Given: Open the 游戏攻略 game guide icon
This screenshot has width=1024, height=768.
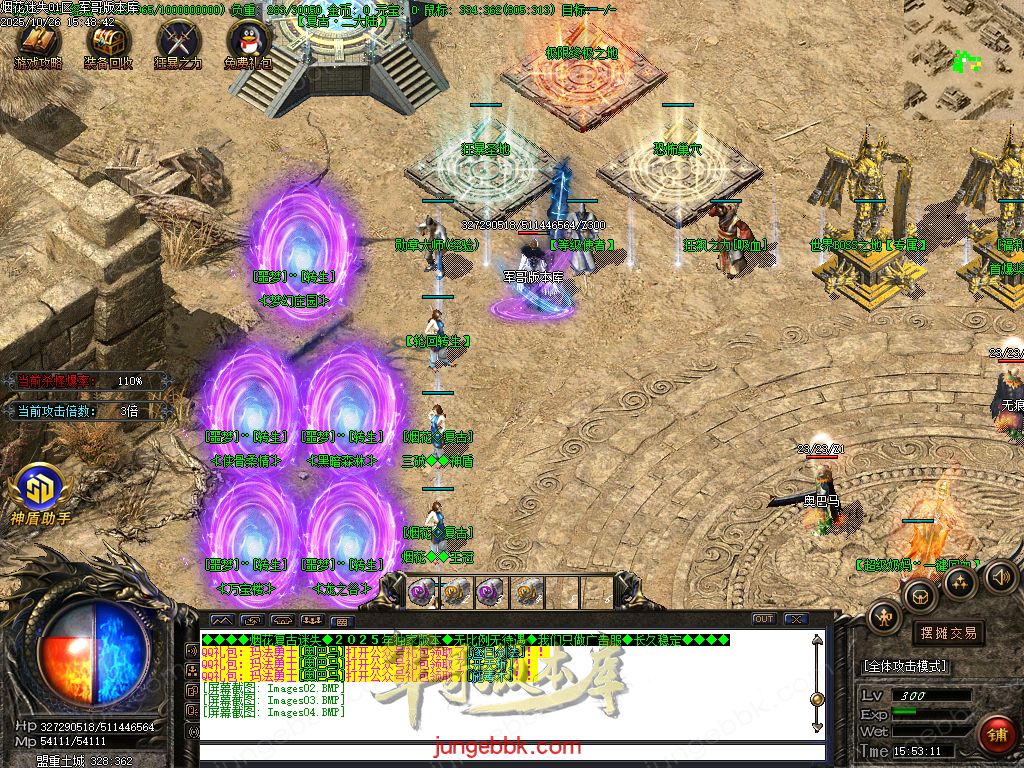Looking at the screenshot, I should point(37,41).
